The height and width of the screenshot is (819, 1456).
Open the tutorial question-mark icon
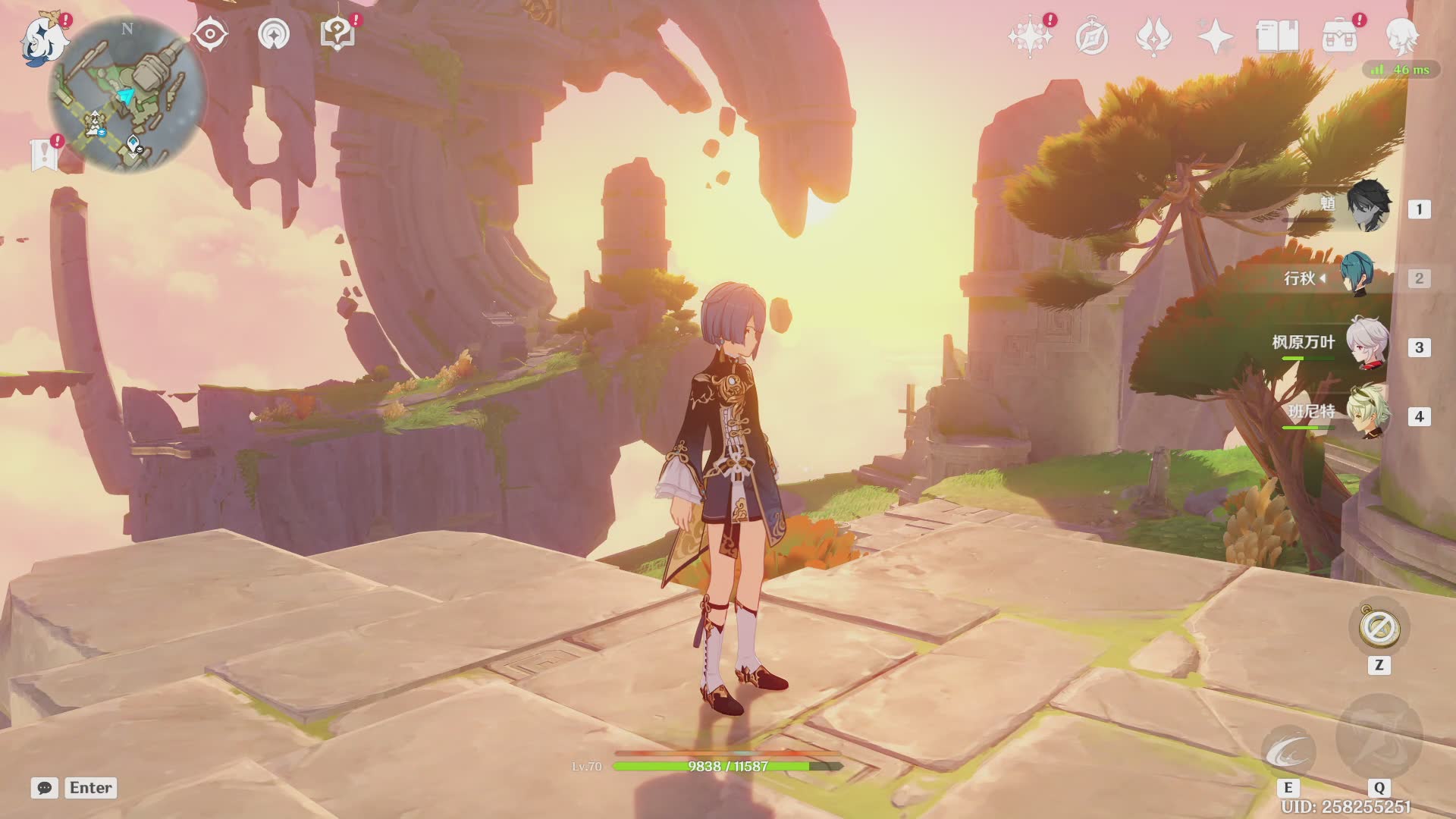[337, 34]
